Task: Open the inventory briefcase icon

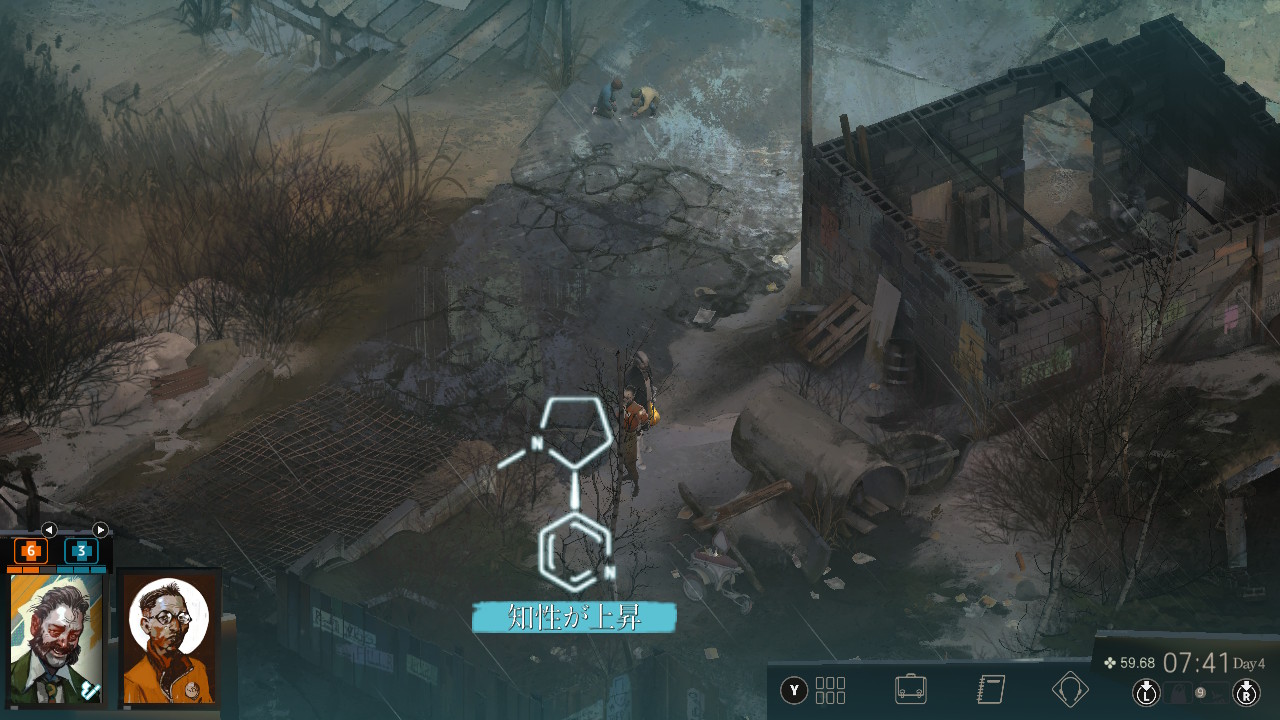Action: (x=910, y=689)
